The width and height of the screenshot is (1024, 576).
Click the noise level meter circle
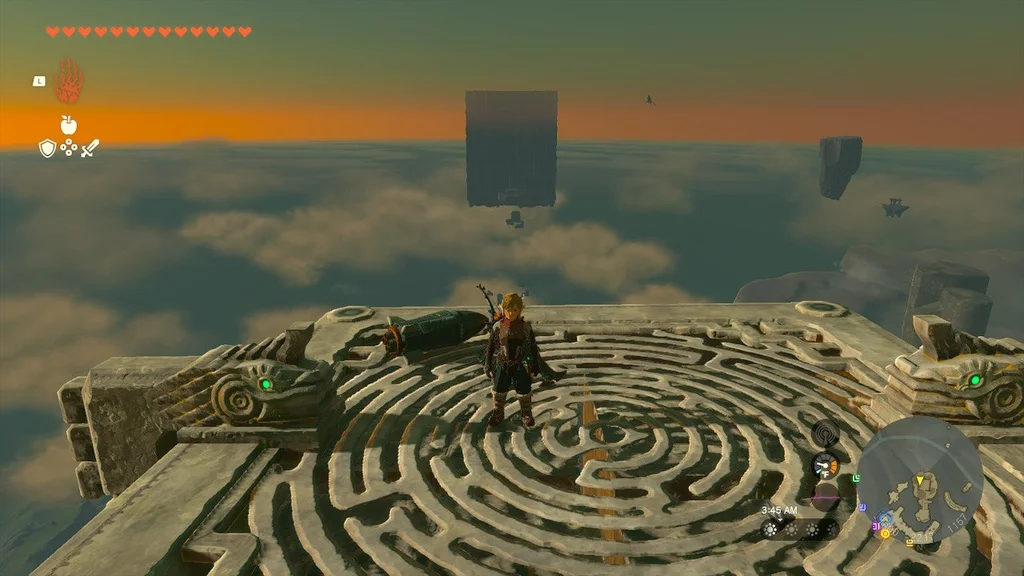[824, 496]
